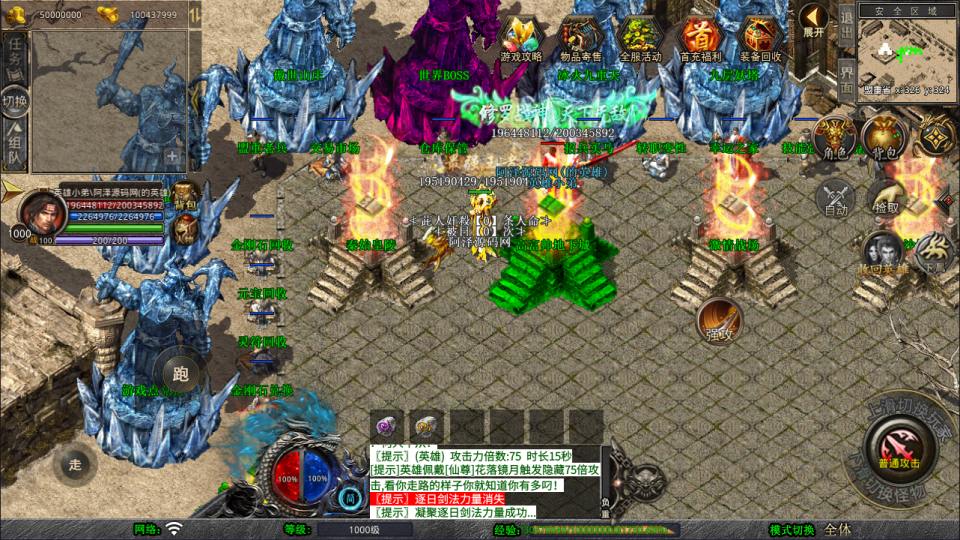Open the 首充福利 first-recharge bonus
Screen dimensions: 960x540
[701, 37]
